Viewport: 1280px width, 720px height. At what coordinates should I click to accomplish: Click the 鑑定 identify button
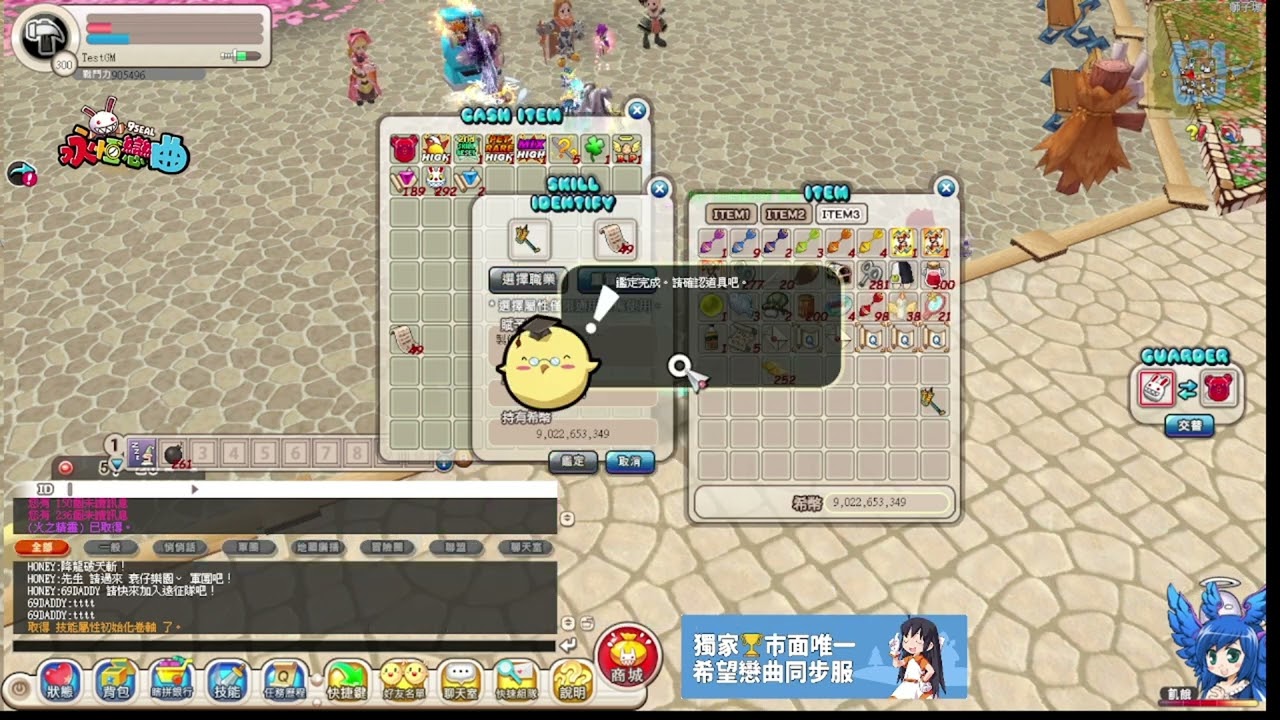click(x=573, y=462)
